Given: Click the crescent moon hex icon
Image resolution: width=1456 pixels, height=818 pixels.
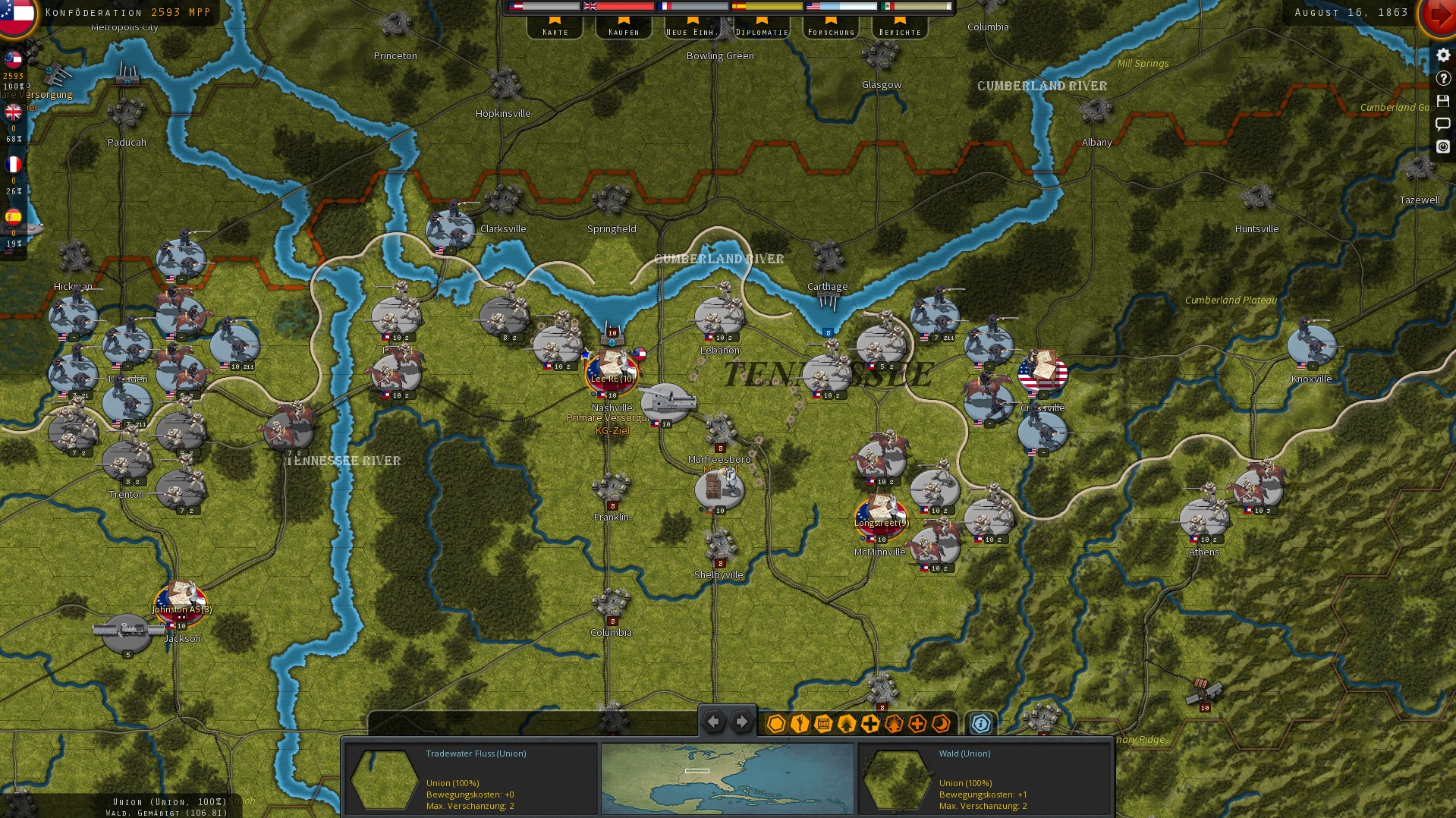Looking at the screenshot, I should pos(942,723).
